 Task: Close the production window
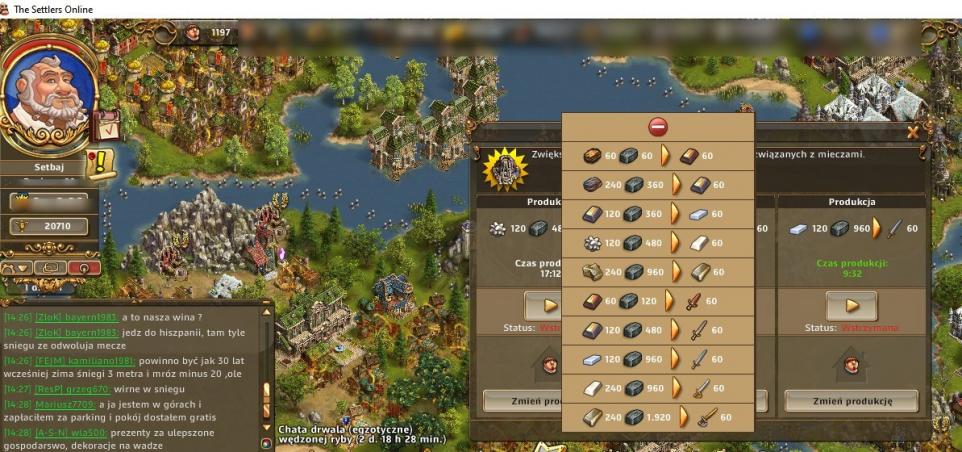pos(913,131)
